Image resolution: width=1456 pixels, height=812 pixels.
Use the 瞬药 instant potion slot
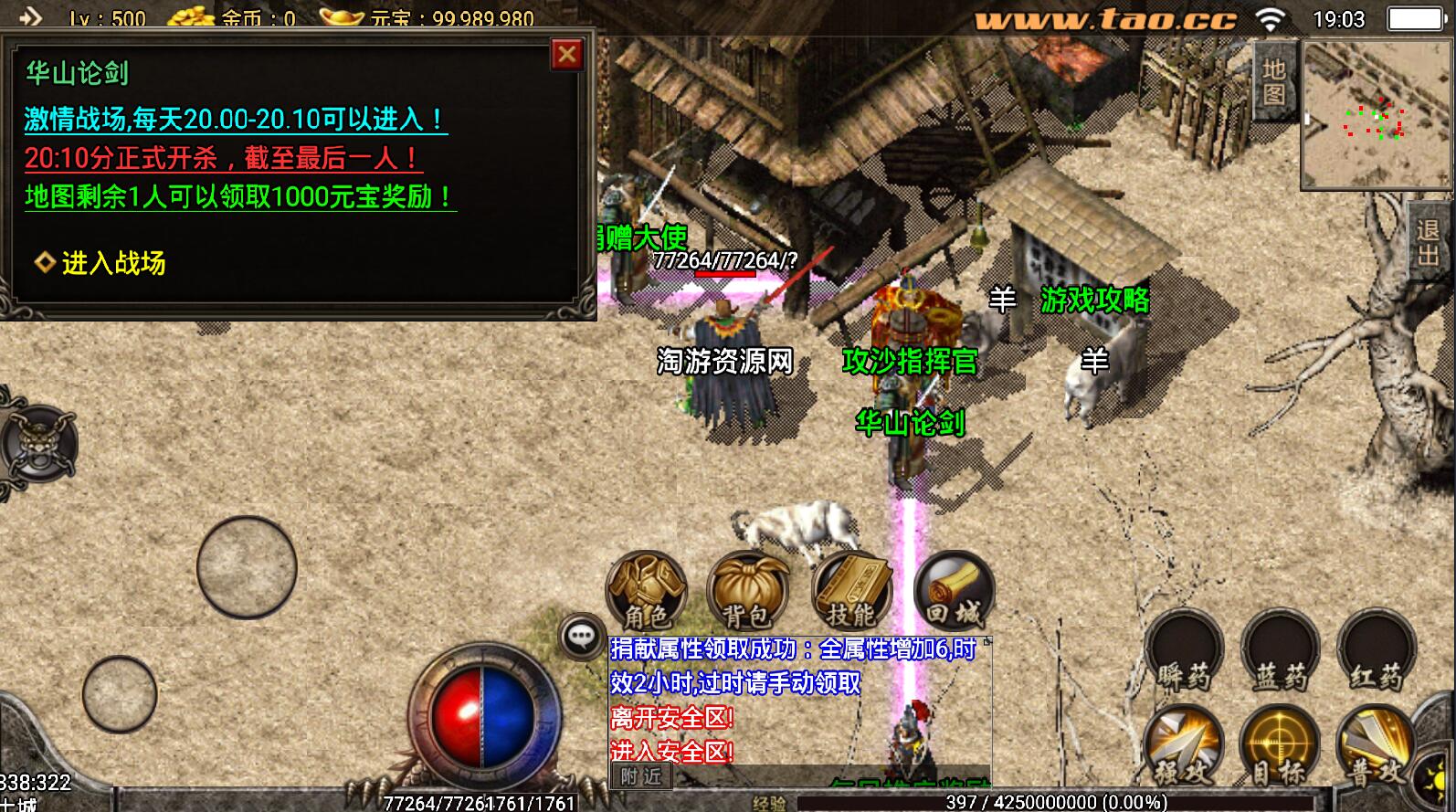point(1184,652)
